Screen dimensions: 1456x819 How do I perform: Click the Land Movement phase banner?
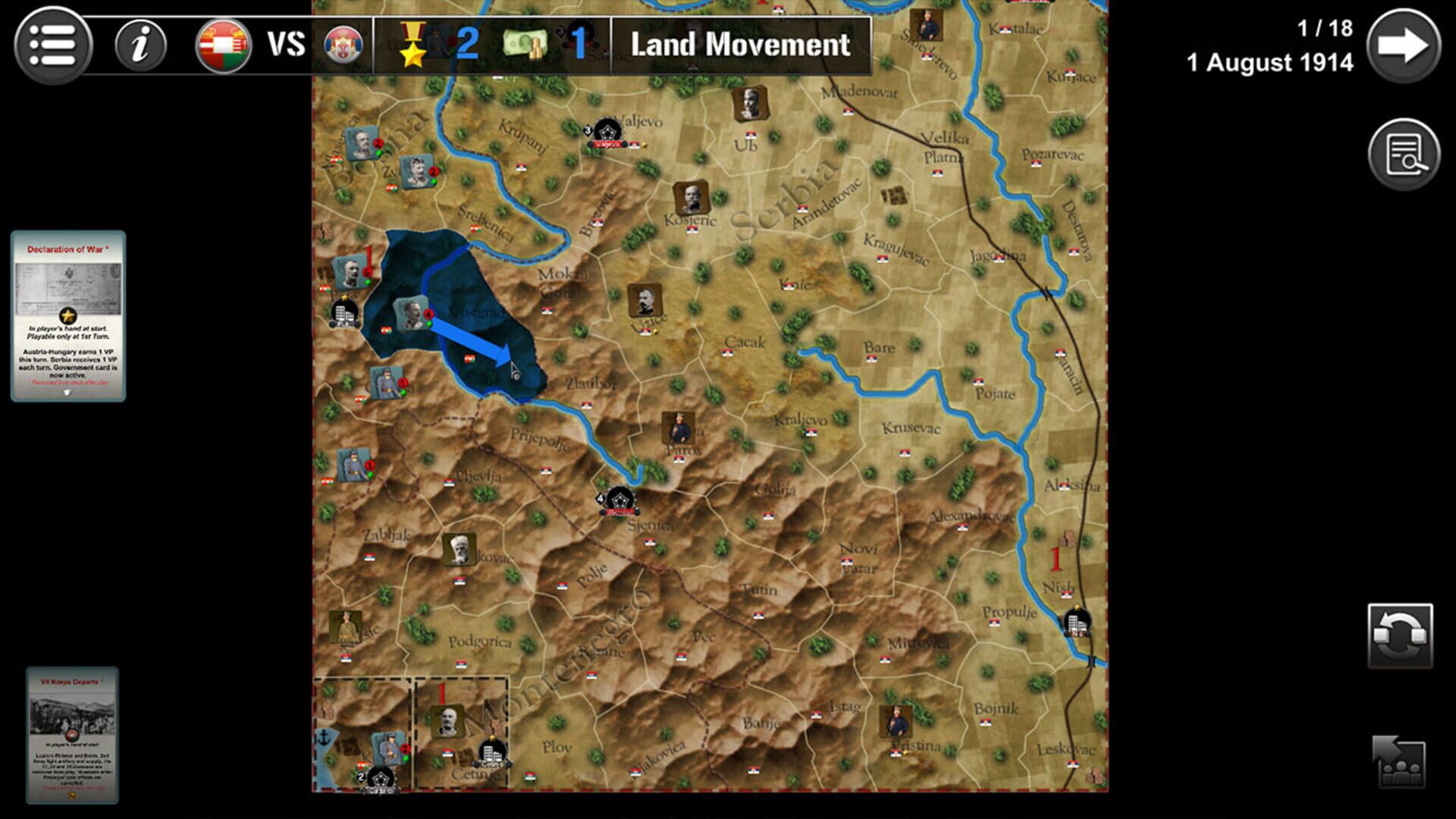click(x=739, y=45)
